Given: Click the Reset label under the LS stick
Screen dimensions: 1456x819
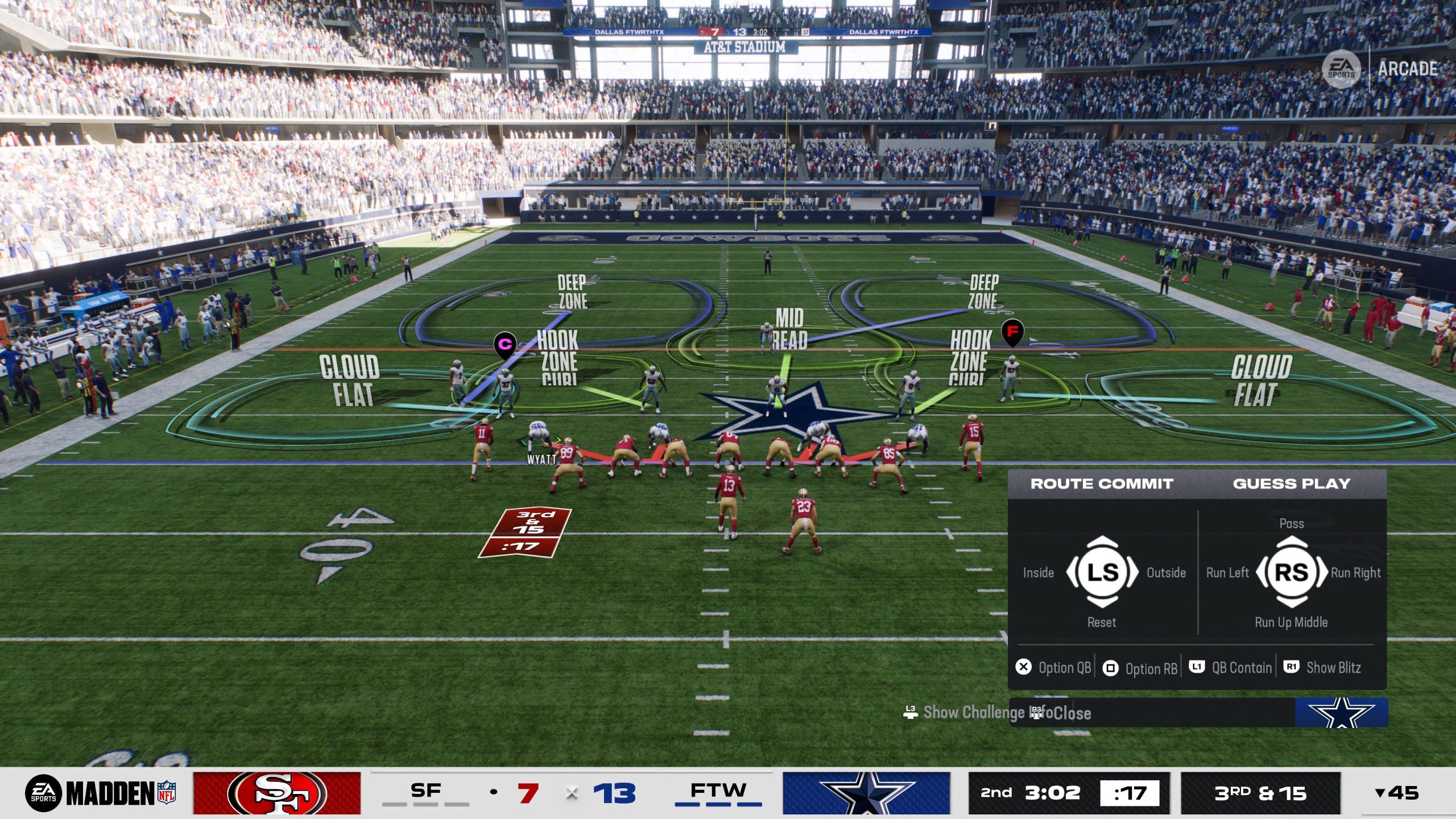Looking at the screenshot, I should coord(1101,622).
